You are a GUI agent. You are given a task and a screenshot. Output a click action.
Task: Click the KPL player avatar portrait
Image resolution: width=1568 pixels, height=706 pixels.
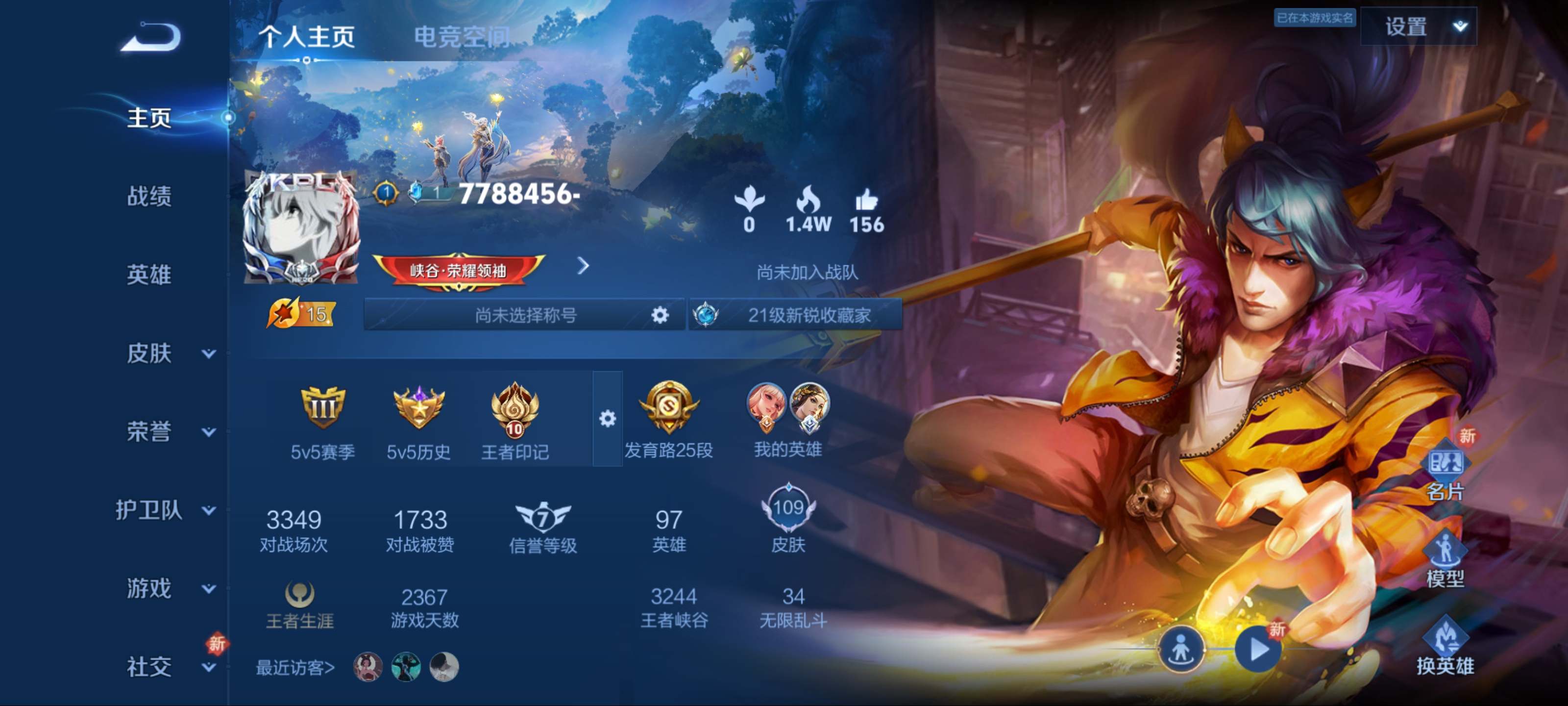tap(301, 228)
